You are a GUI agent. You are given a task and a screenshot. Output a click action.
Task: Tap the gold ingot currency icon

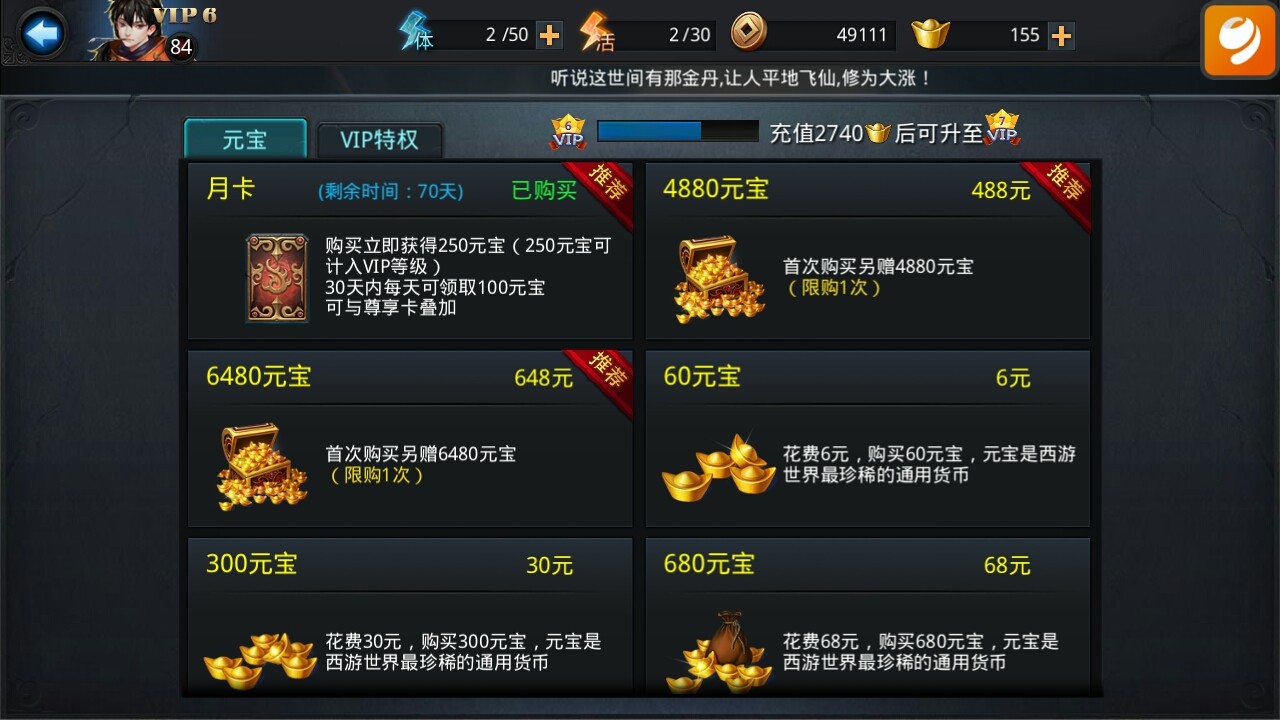tap(931, 33)
